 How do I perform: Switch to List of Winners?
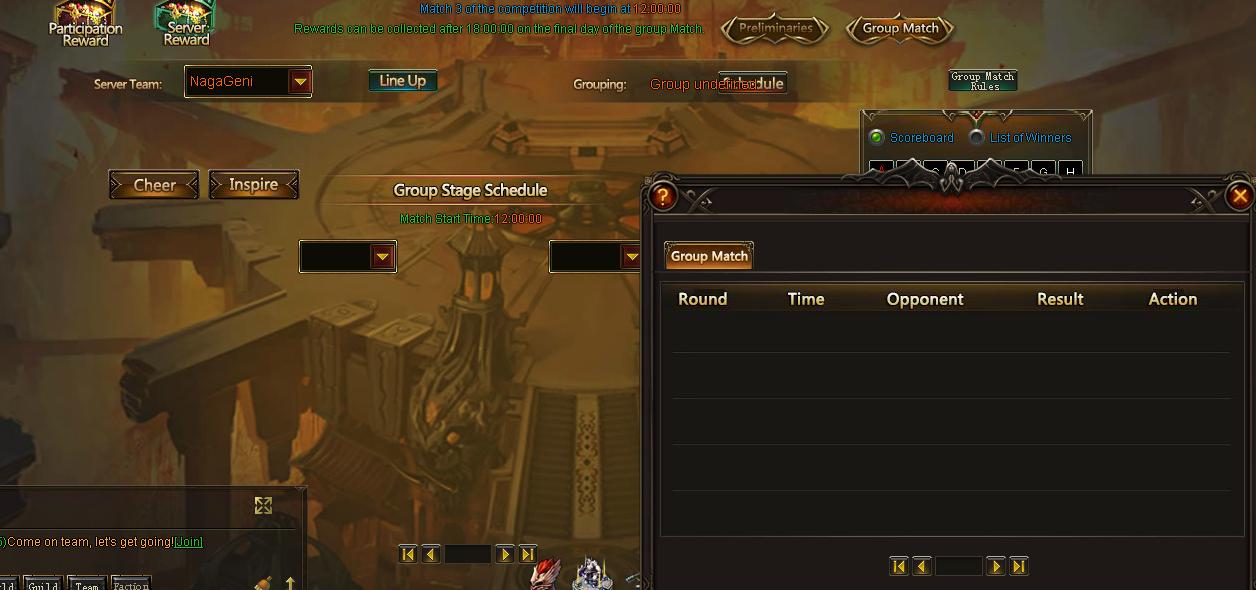click(x=977, y=138)
